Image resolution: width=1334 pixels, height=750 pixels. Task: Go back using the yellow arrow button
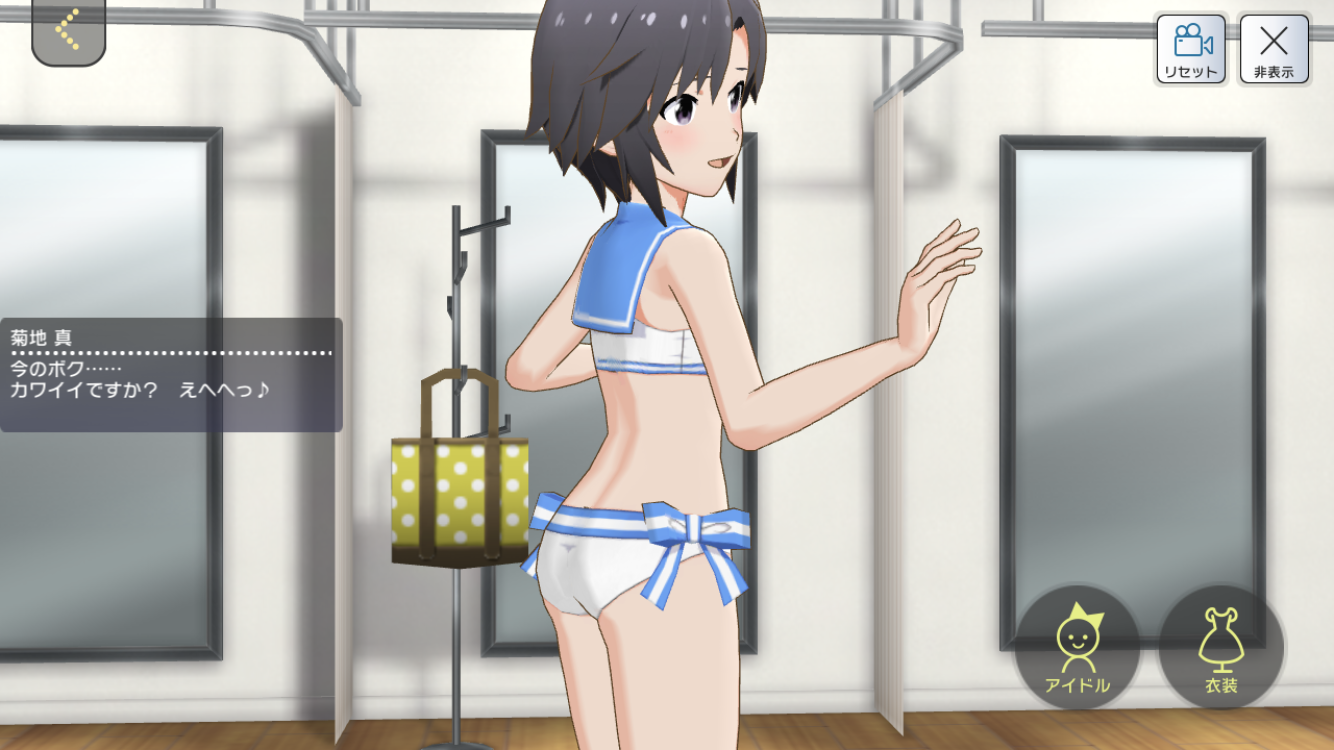[68, 30]
